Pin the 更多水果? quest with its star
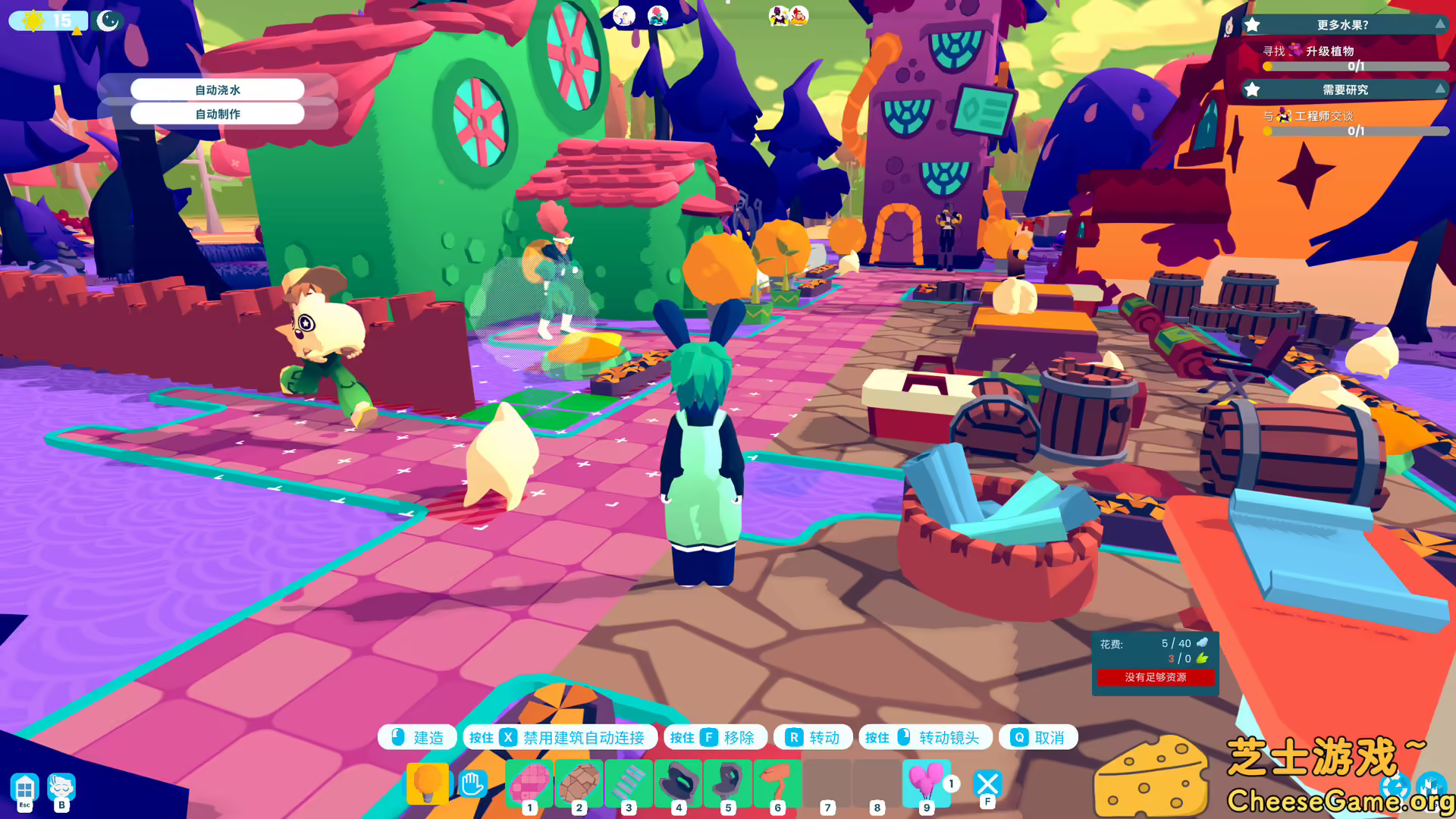 click(1253, 25)
